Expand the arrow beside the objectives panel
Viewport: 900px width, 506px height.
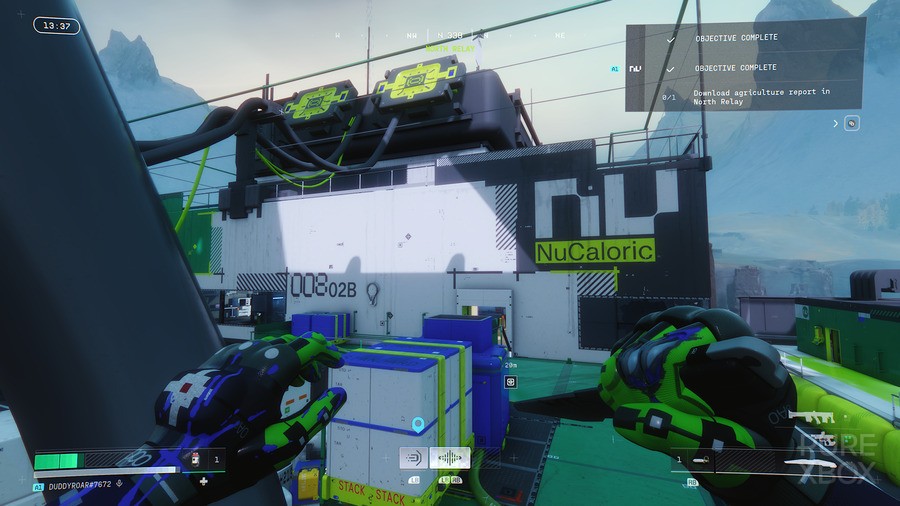click(835, 123)
